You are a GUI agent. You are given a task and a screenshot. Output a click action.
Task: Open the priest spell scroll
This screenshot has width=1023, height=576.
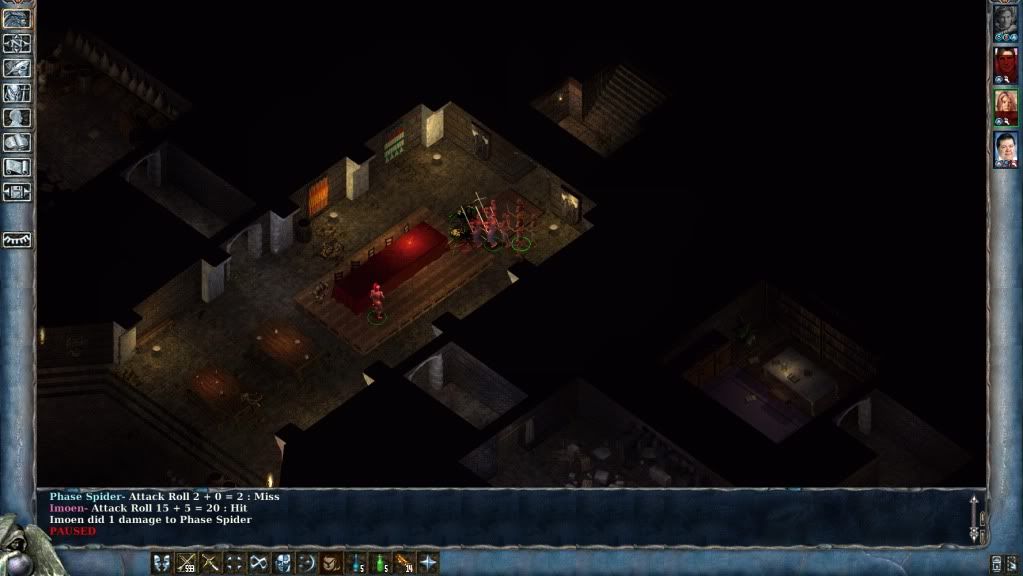point(18,167)
